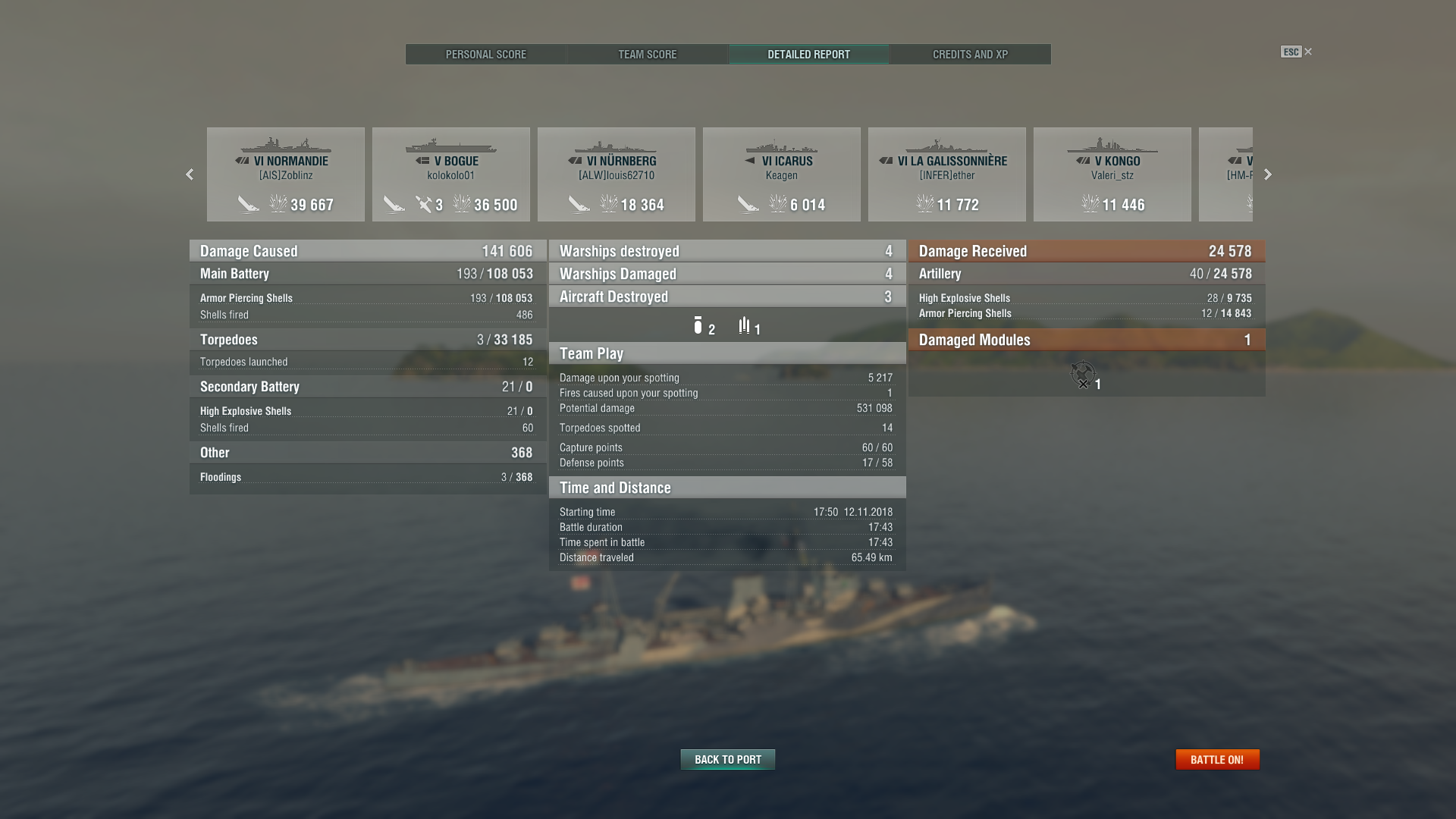The height and width of the screenshot is (819, 1456).
Task: Show the Credits and XP tab
Action: (x=970, y=55)
